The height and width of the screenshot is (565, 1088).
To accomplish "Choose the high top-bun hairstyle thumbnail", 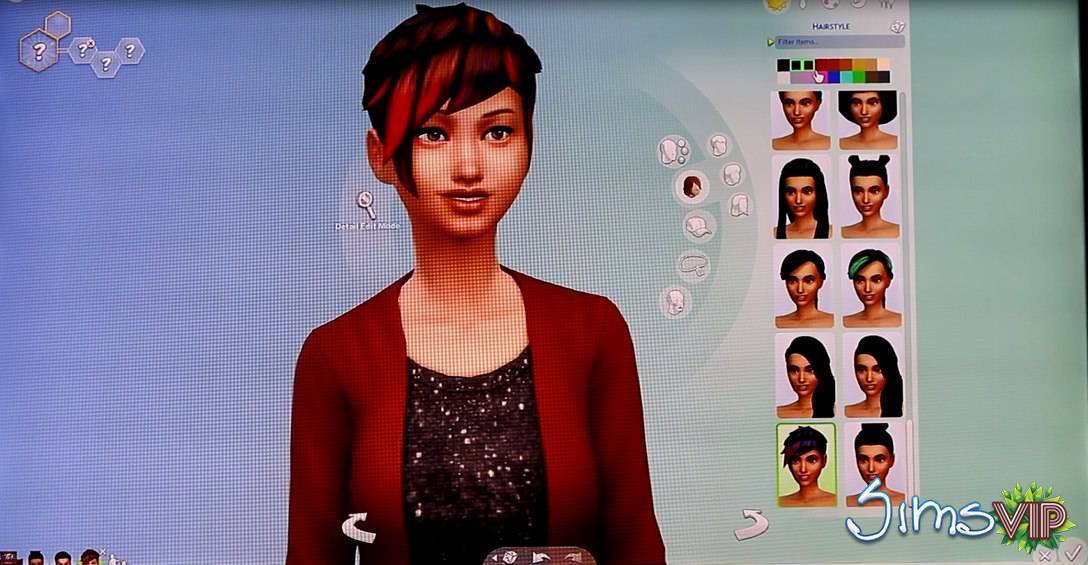I will pyautogui.click(x=871, y=465).
